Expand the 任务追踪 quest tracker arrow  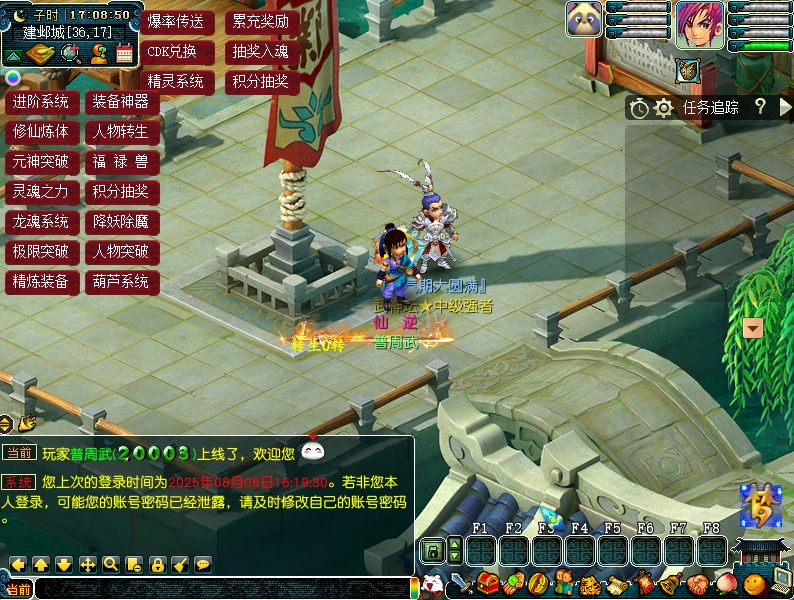pos(785,107)
